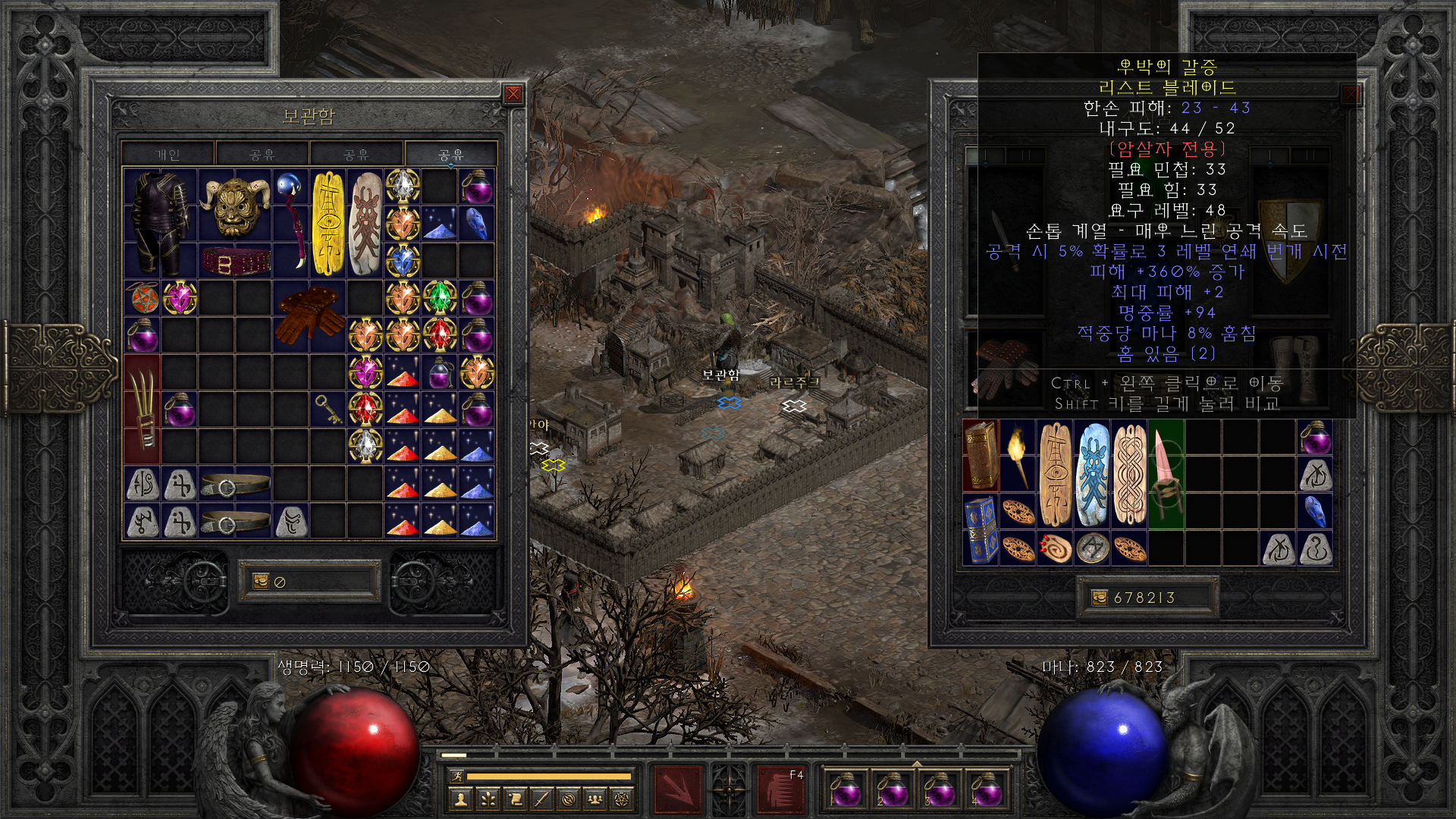This screenshot has height=819, width=1456.
Task: Open the left-click skill selector
Action: [678, 789]
